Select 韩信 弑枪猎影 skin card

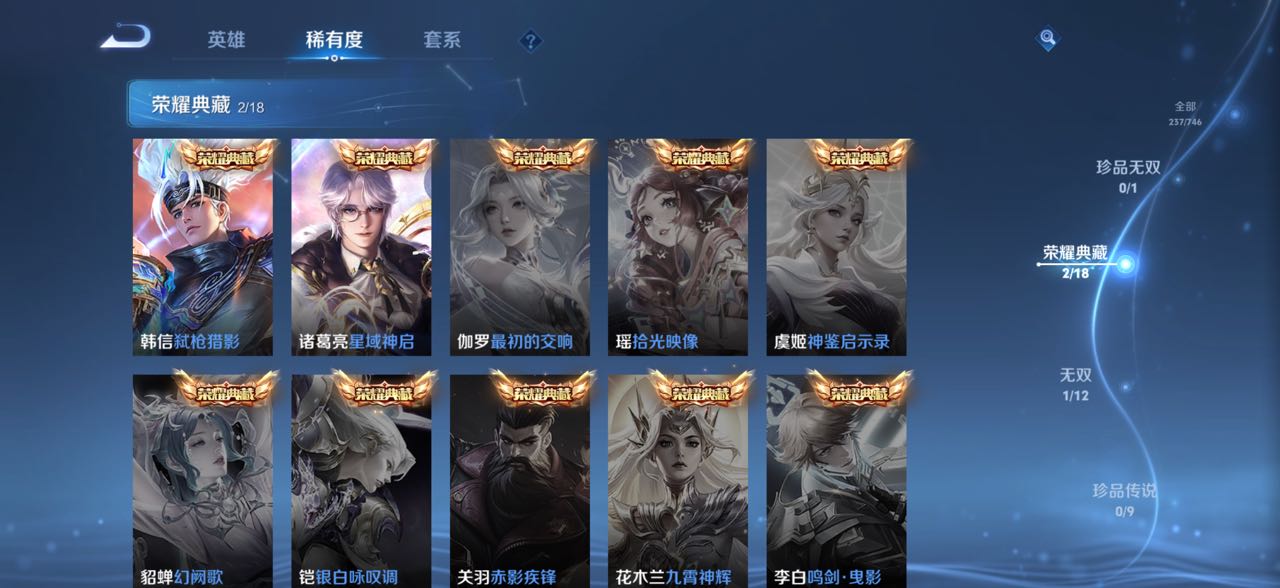pyautogui.click(x=203, y=248)
